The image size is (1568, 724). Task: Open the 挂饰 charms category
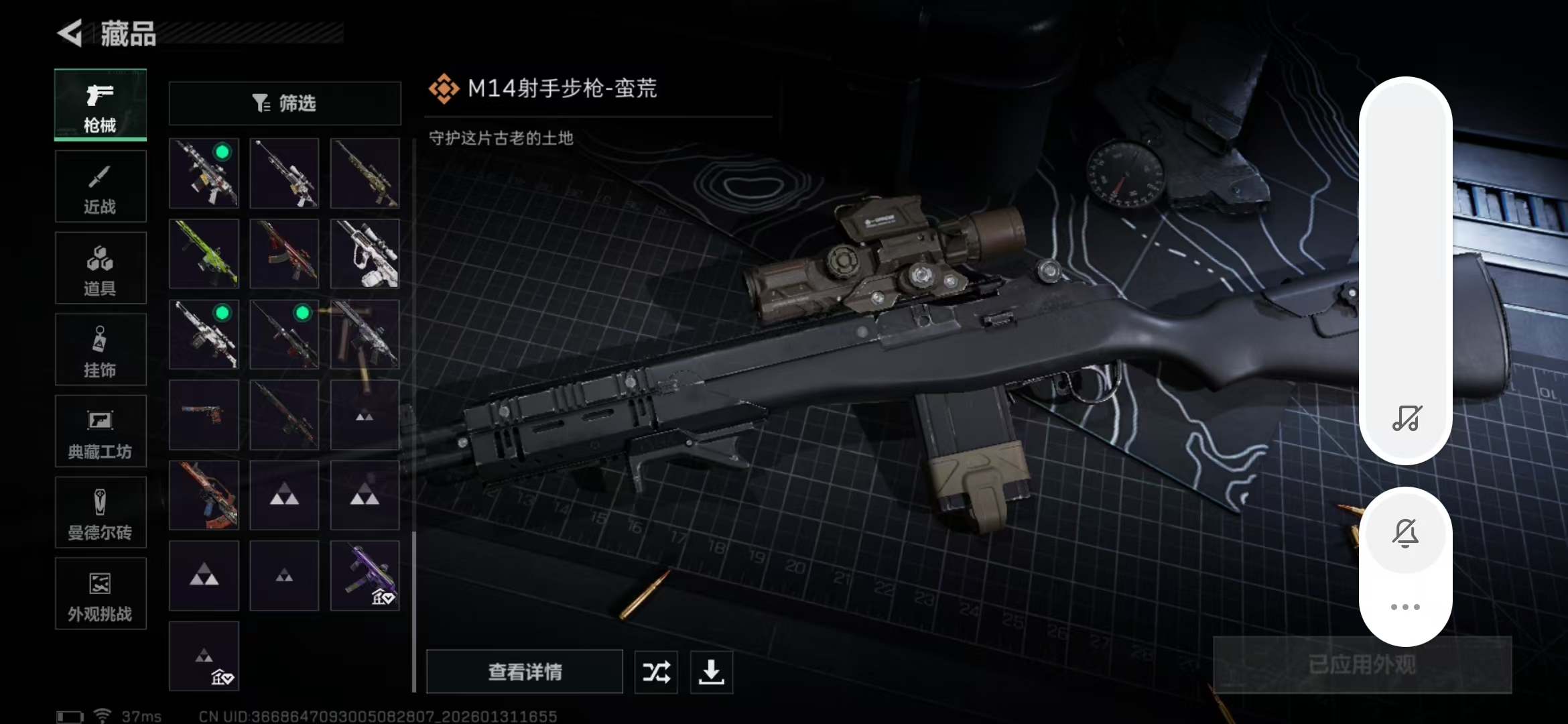pos(100,349)
